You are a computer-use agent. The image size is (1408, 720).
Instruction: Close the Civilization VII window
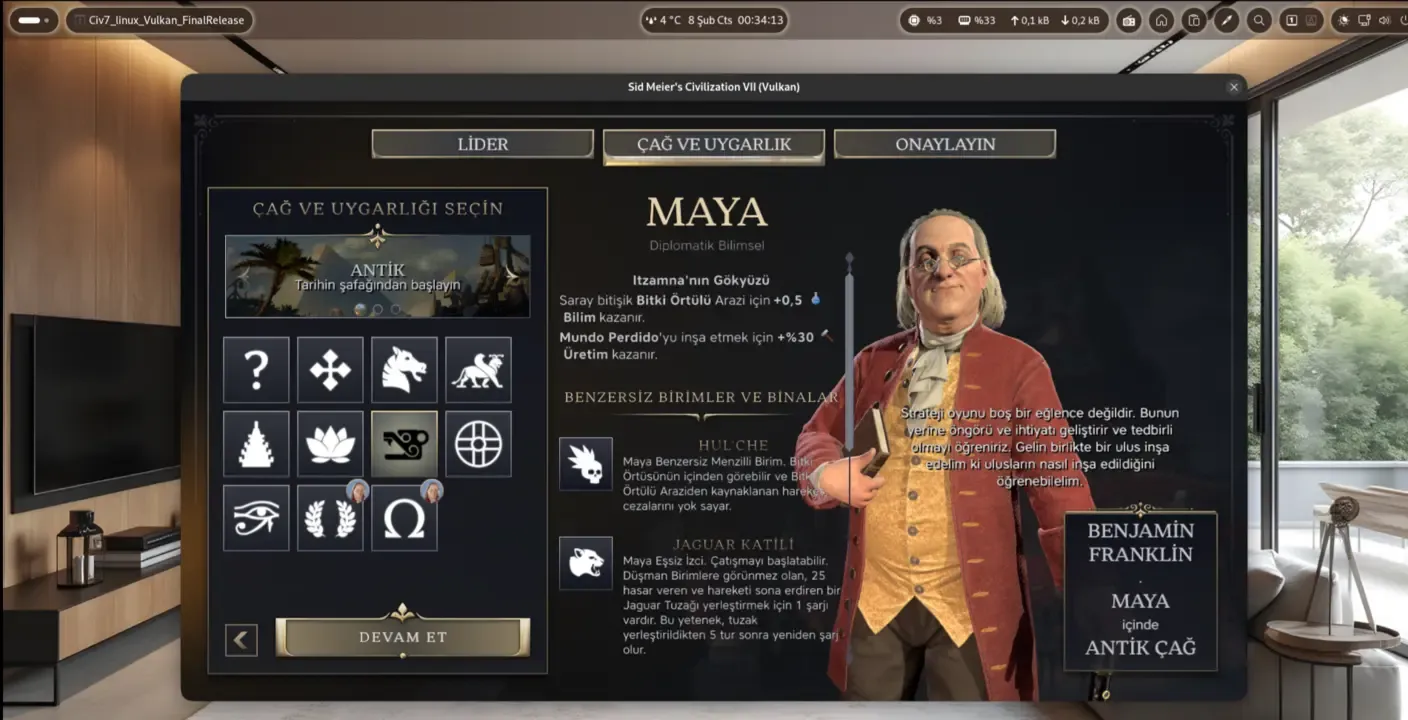(1233, 87)
